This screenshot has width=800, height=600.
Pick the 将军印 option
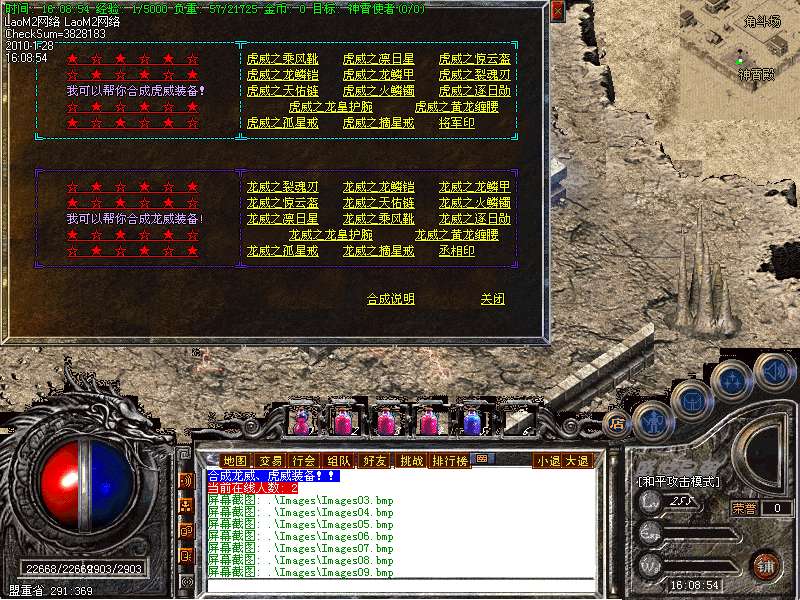coord(457,123)
